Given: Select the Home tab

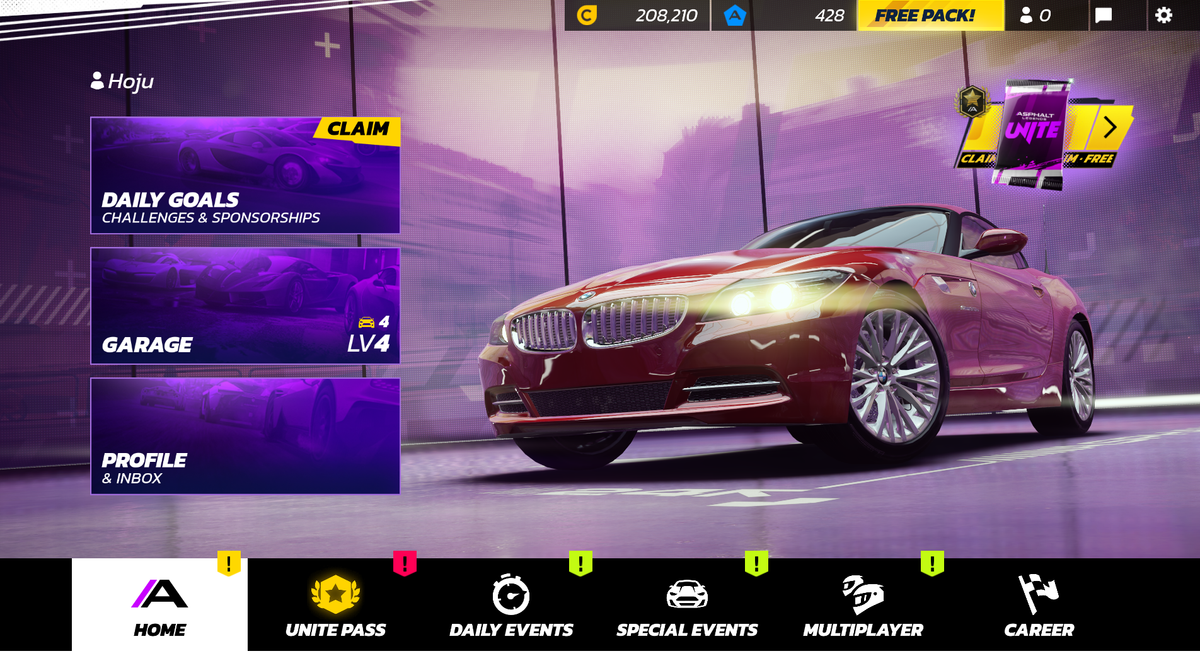Looking at the screenshot, I should [160, 606].
